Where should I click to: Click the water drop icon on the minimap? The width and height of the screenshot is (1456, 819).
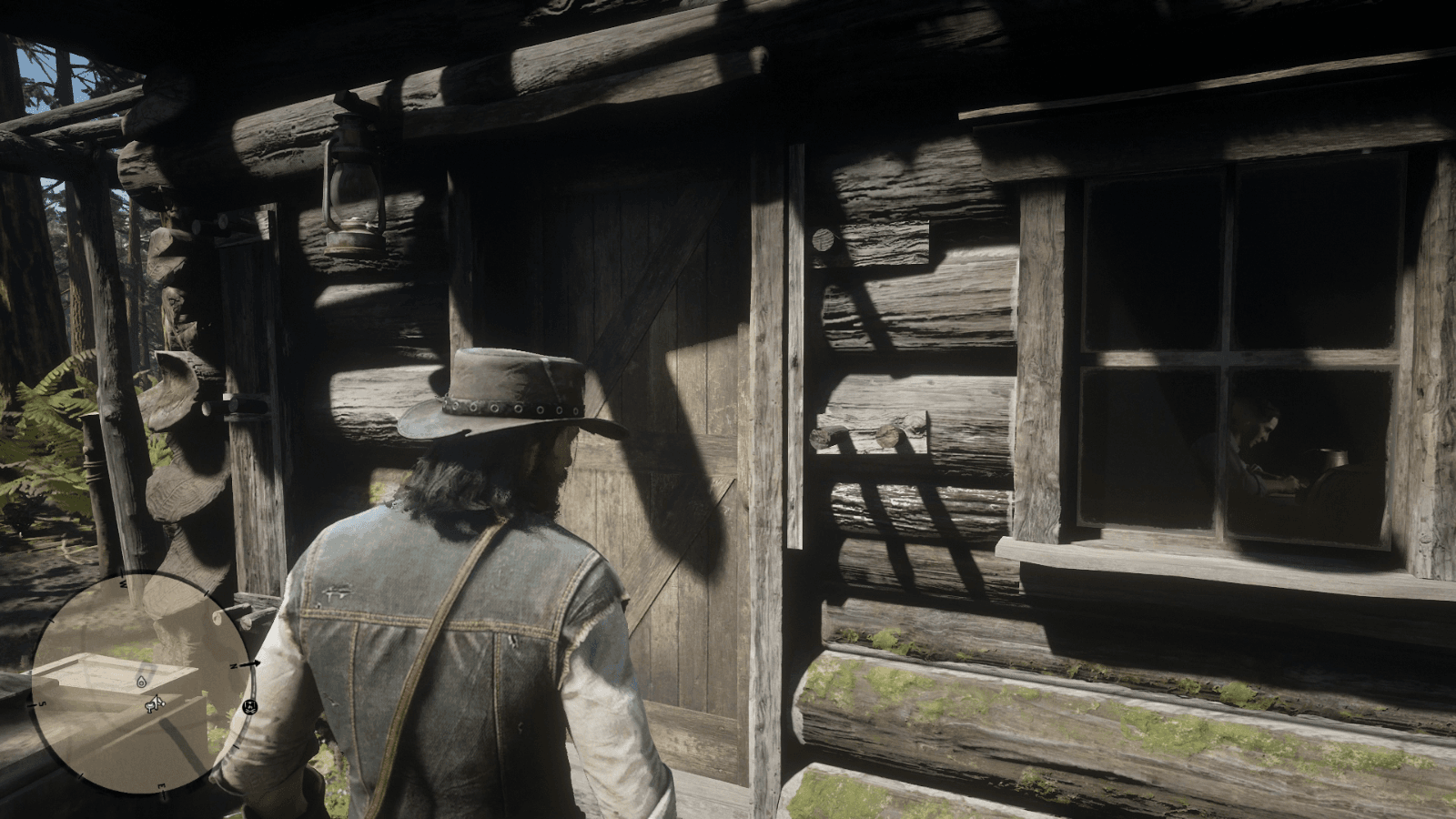[x=140, y=681]
